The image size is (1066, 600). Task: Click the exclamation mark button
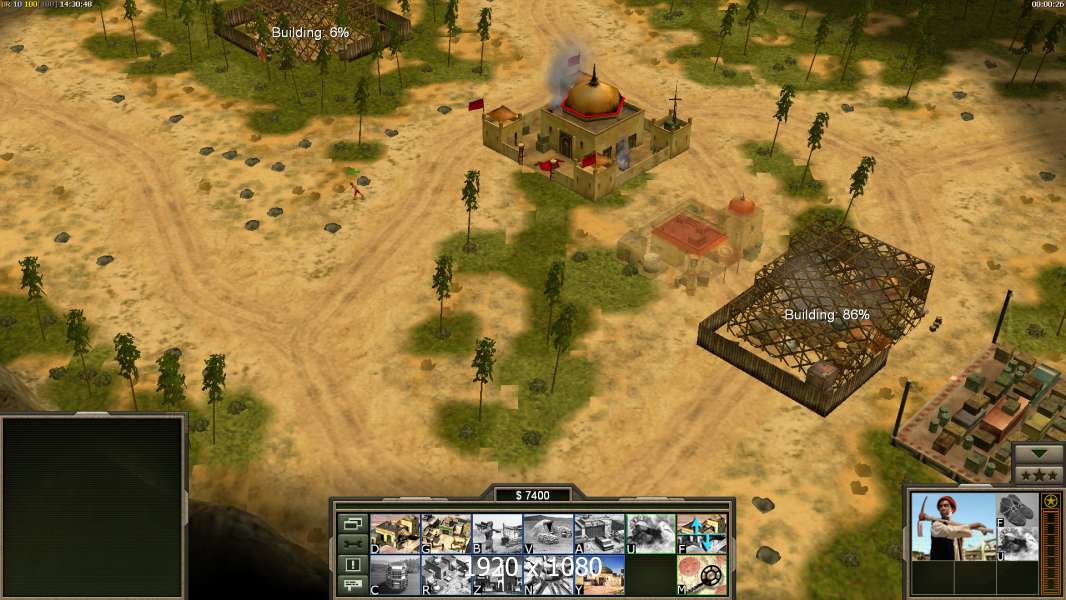pyautogui.click(x=352, y=565)
